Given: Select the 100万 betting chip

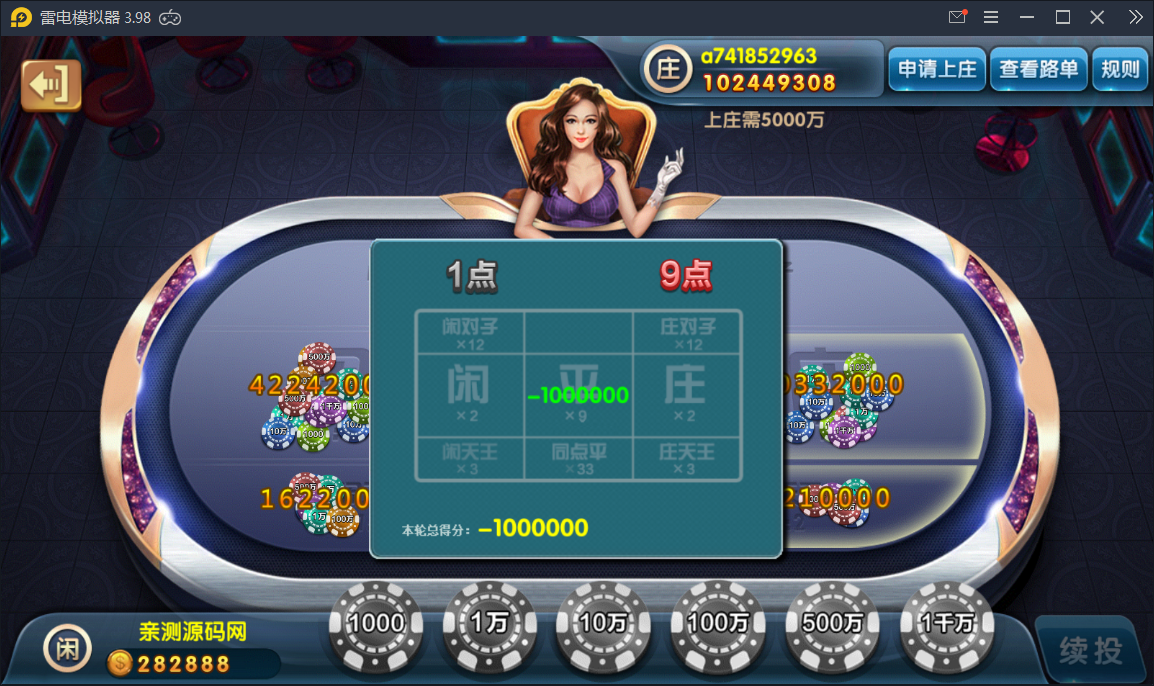Looking at the screenshot, I should (x=717, y=625).
